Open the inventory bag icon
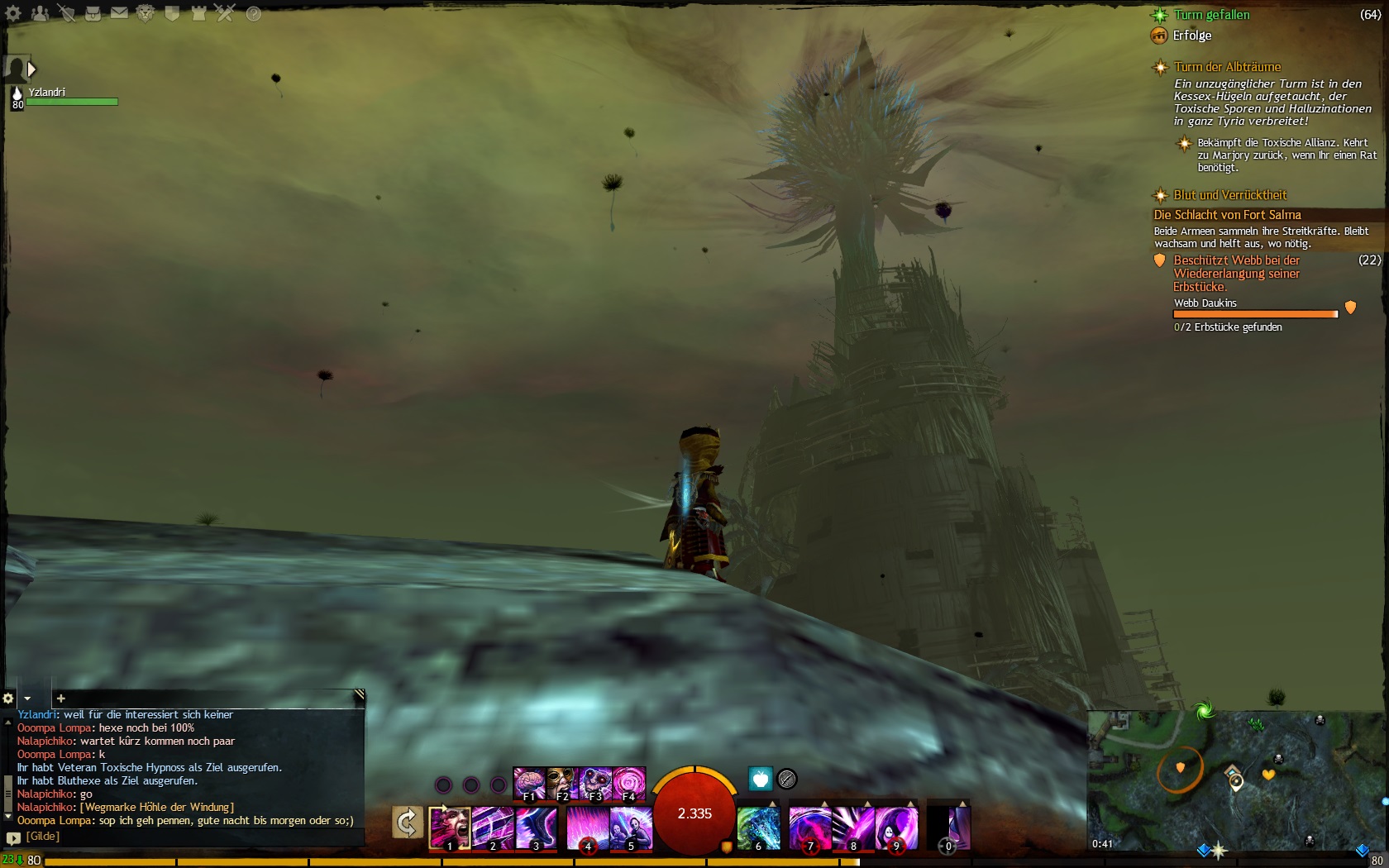 (x=93, y=13)
